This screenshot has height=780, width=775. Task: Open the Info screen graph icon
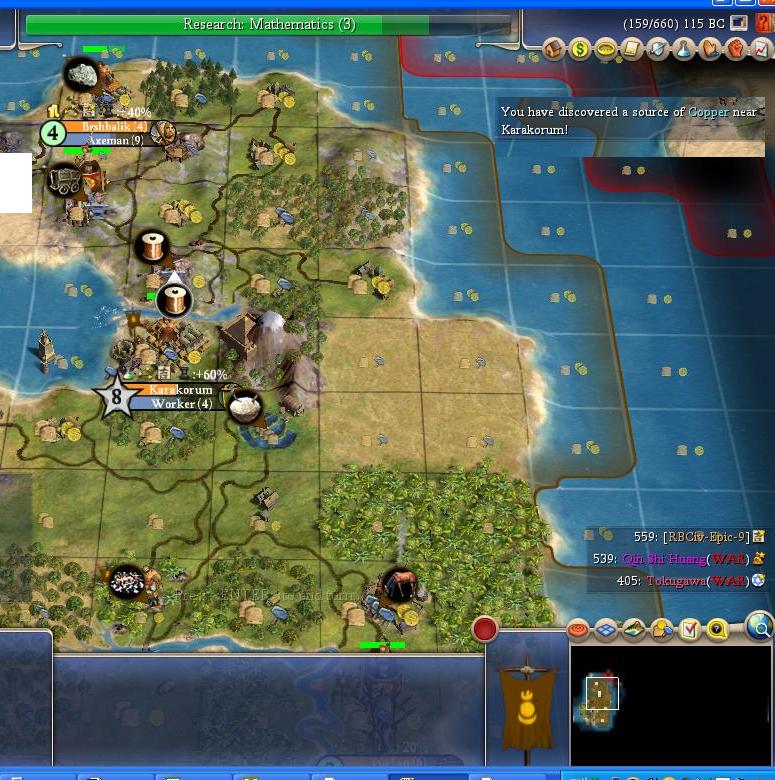(761, 49)
